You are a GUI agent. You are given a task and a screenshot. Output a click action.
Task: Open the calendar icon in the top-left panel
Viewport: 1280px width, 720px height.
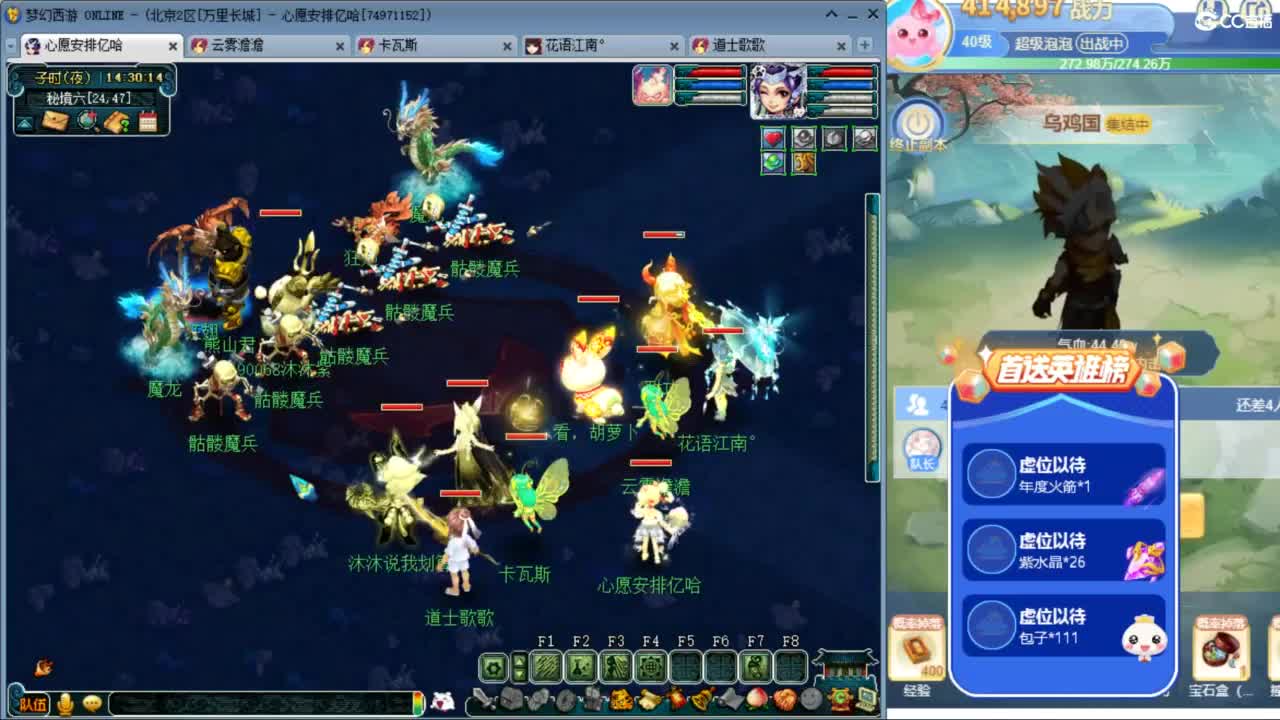(148, 121)
